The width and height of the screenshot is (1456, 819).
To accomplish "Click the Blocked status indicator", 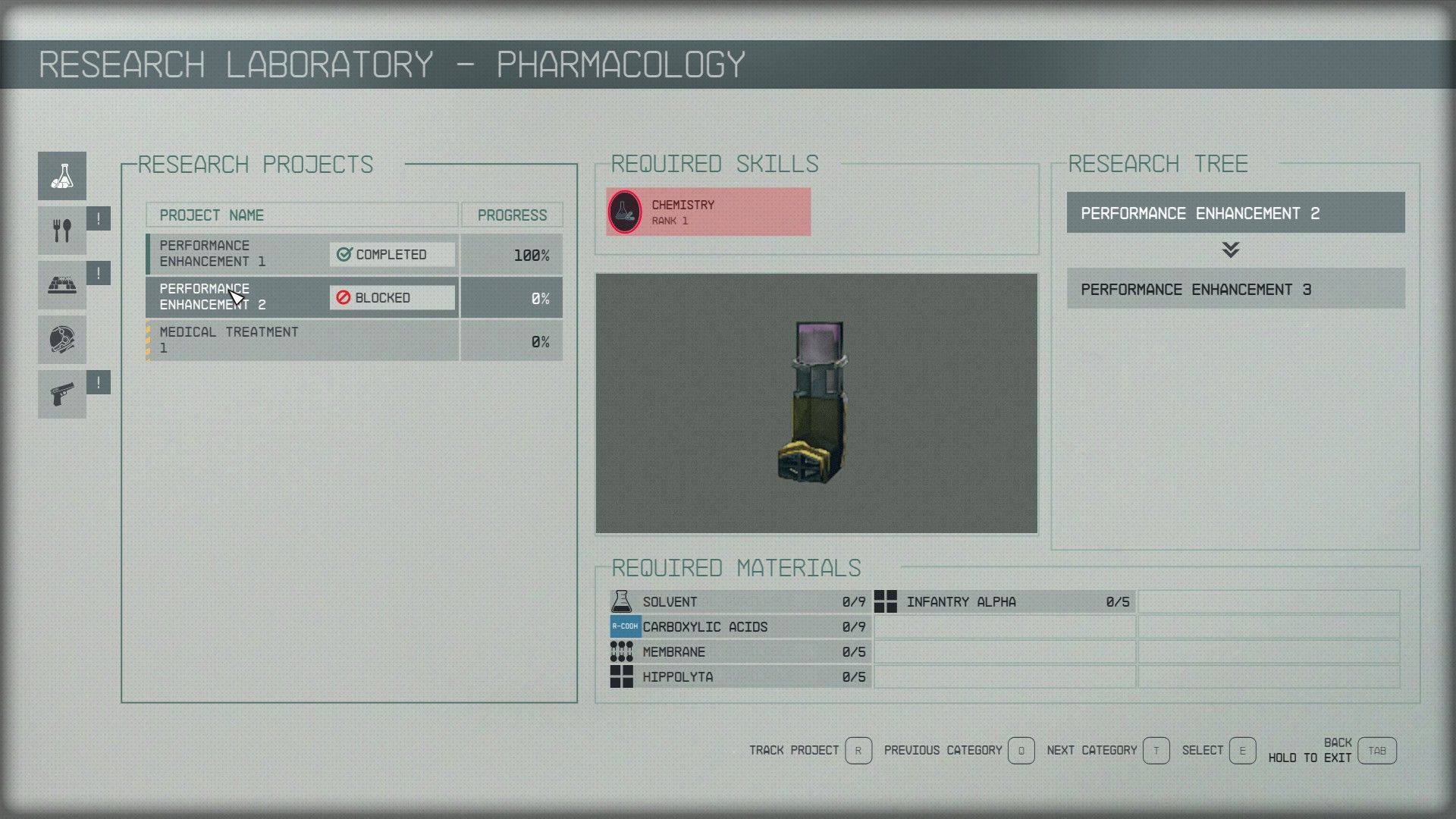I will click(391, 297).
